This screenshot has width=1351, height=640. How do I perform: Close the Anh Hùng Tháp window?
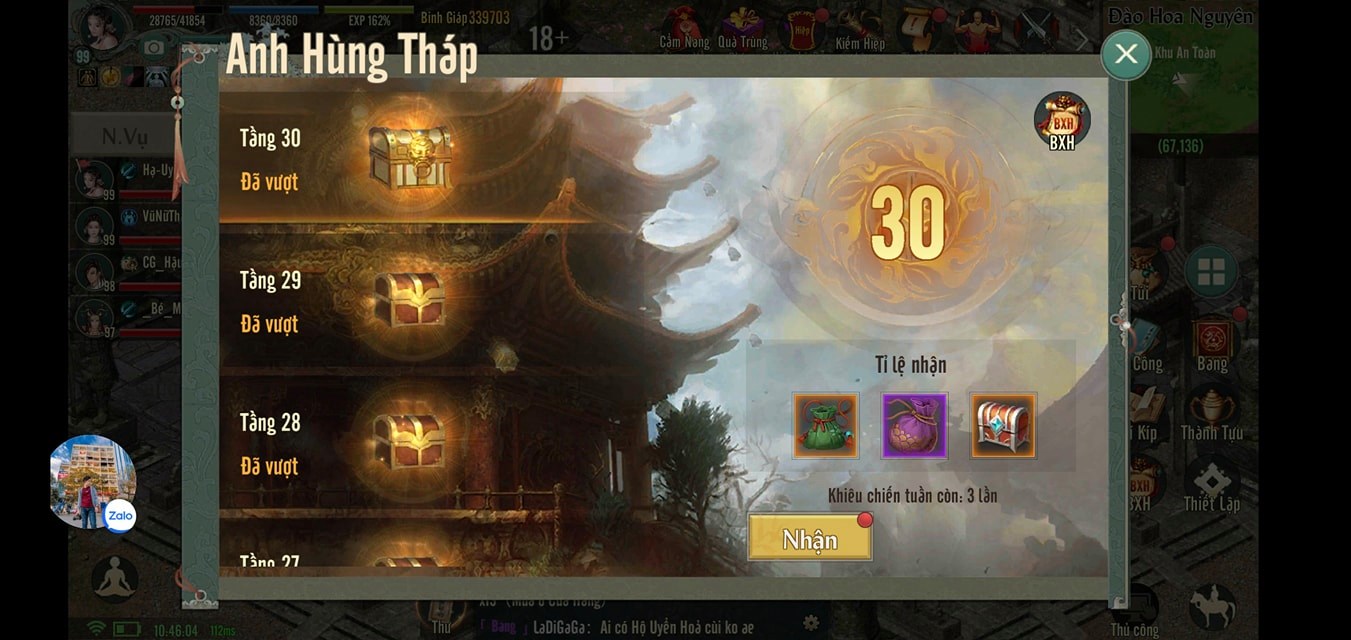[x=1126, y=54]
